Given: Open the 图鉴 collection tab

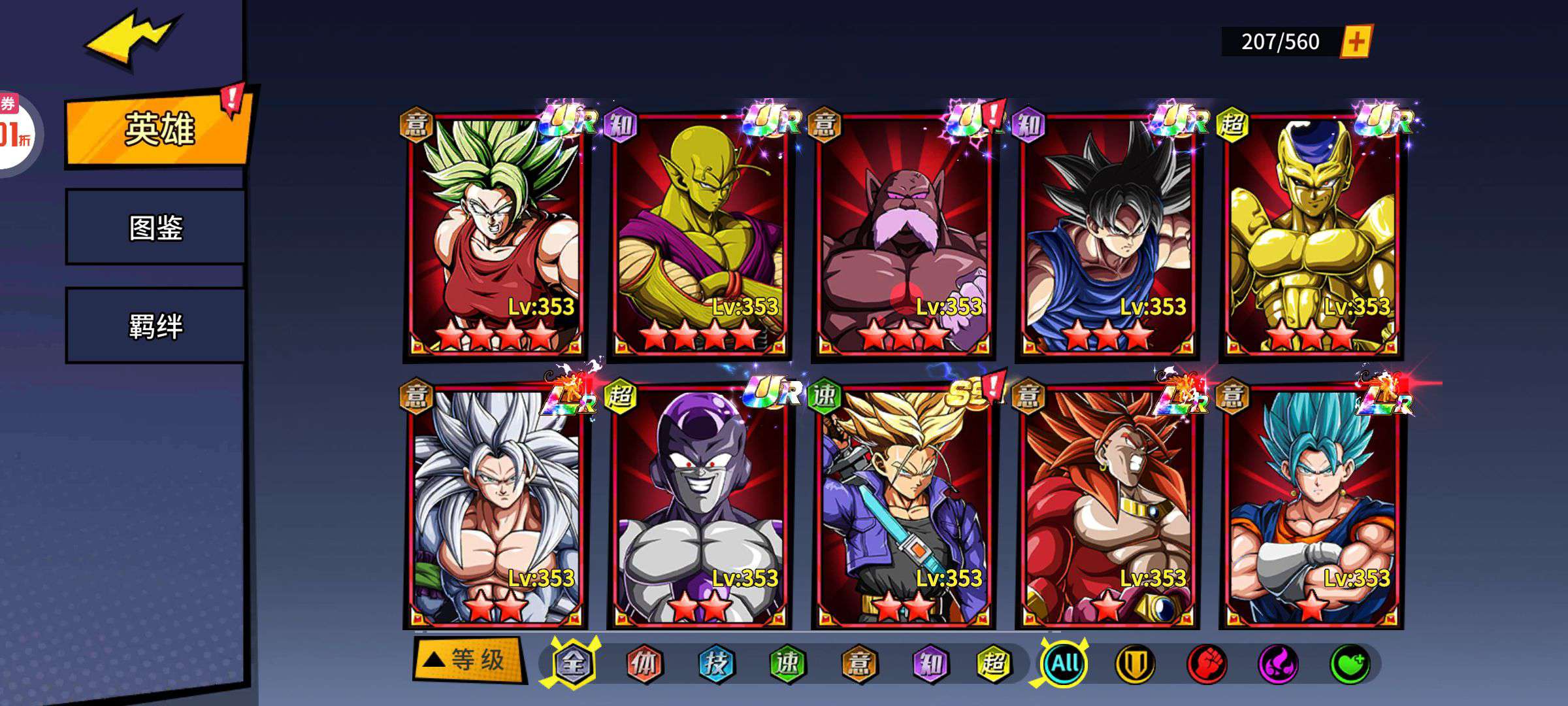Looking at the screenshot, I should click(x=155, y=227).
